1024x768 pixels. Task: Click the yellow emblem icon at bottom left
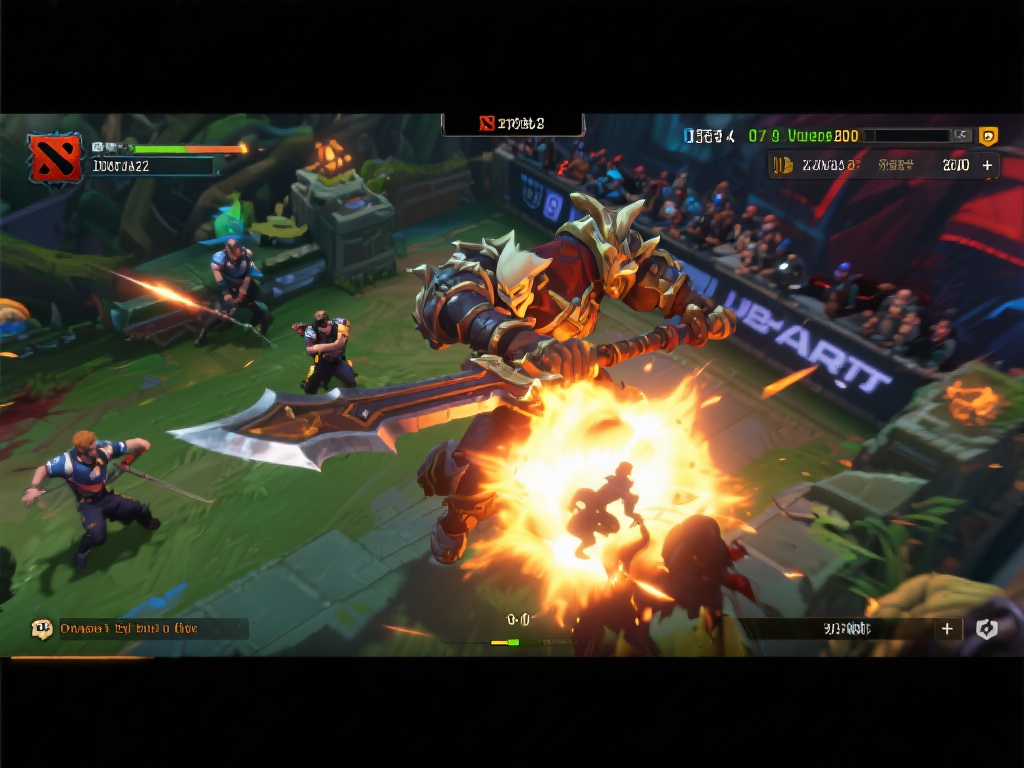point(42,629)
